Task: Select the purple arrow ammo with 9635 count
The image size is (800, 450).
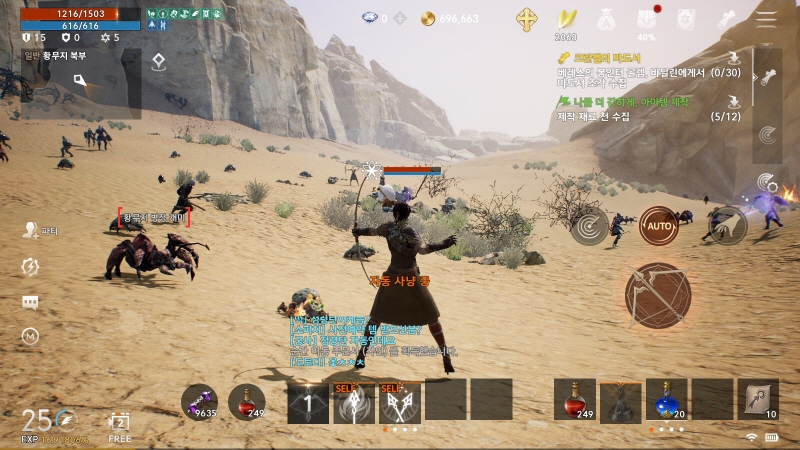Action: (199, 401)
